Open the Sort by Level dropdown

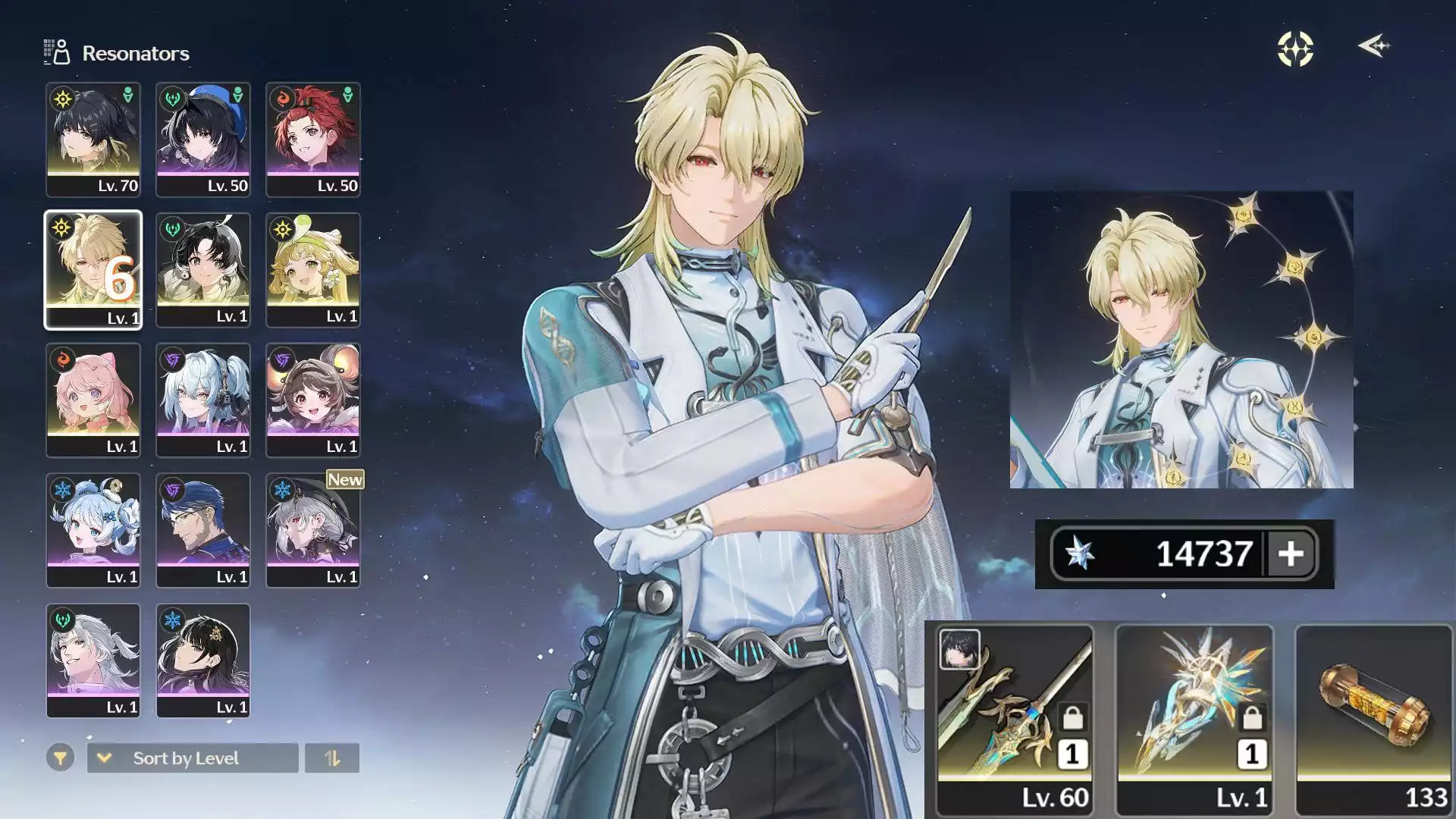(x=193, y=758)
